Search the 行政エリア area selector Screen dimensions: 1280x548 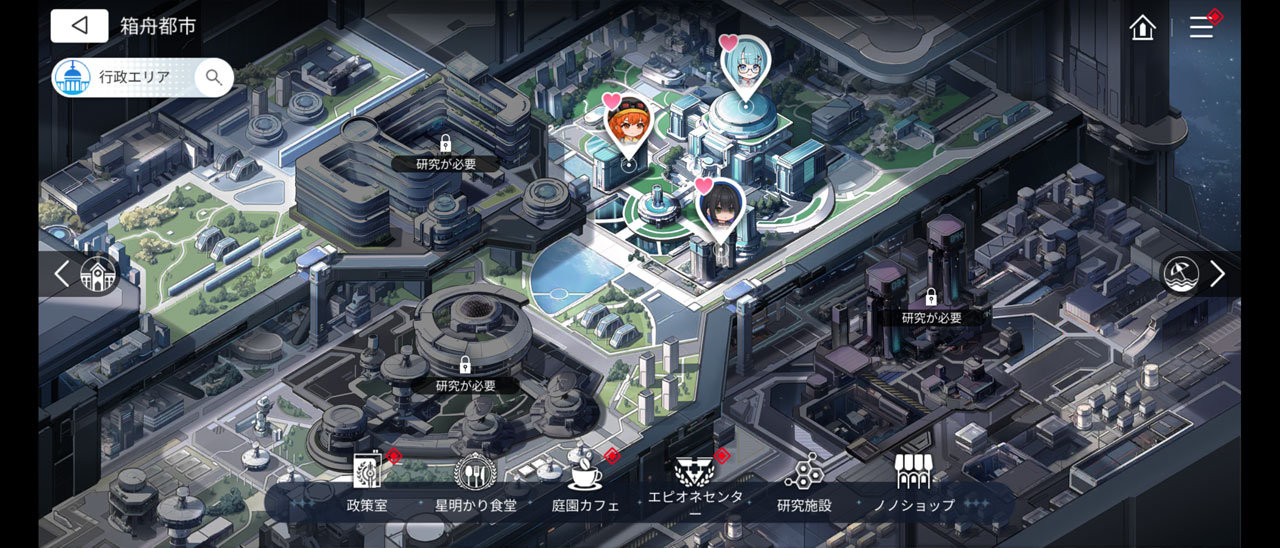click(x=213, y=77)
